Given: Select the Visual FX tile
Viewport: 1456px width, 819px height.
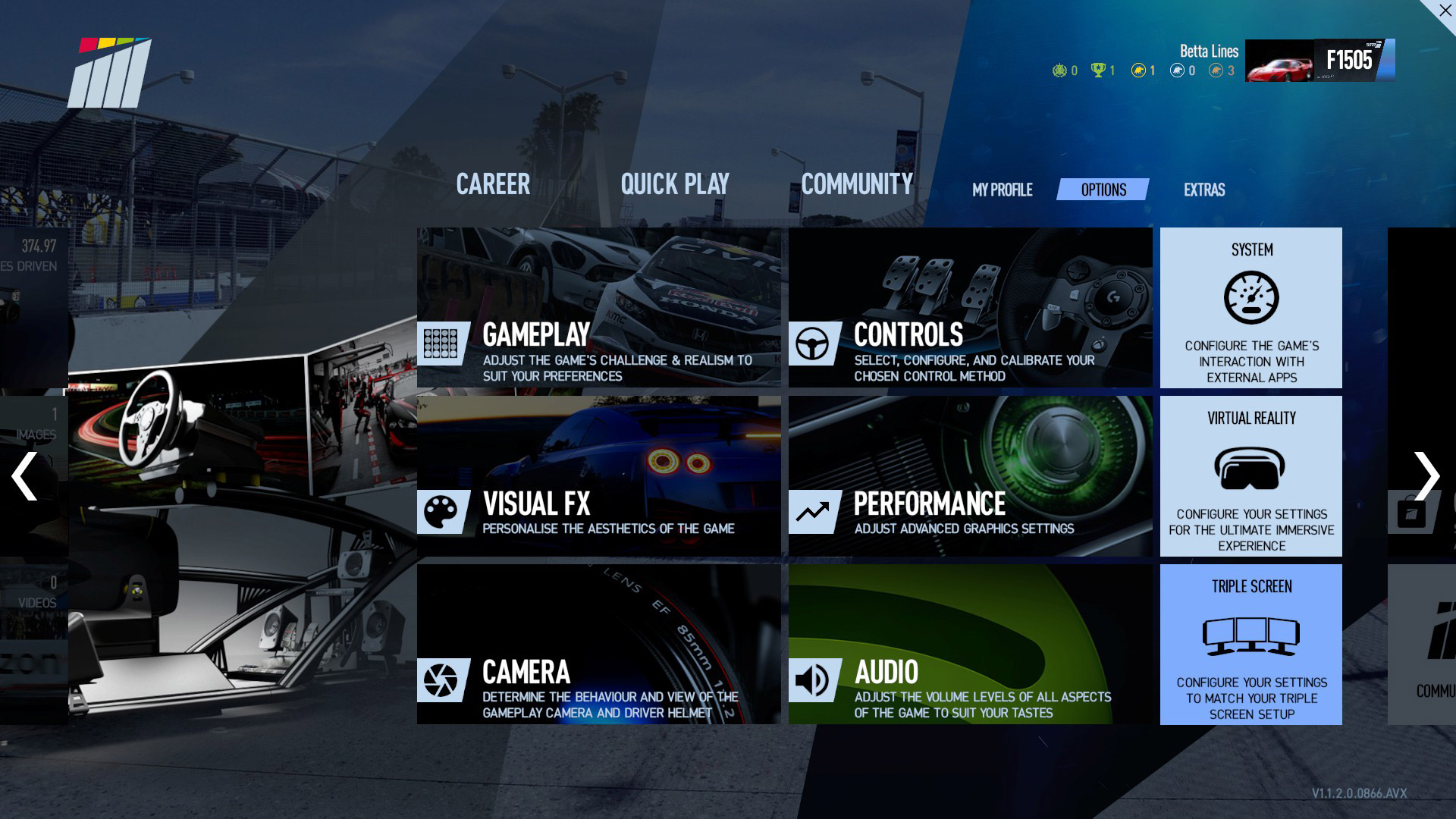Looking at the screenshot, I should coord(598,476).
